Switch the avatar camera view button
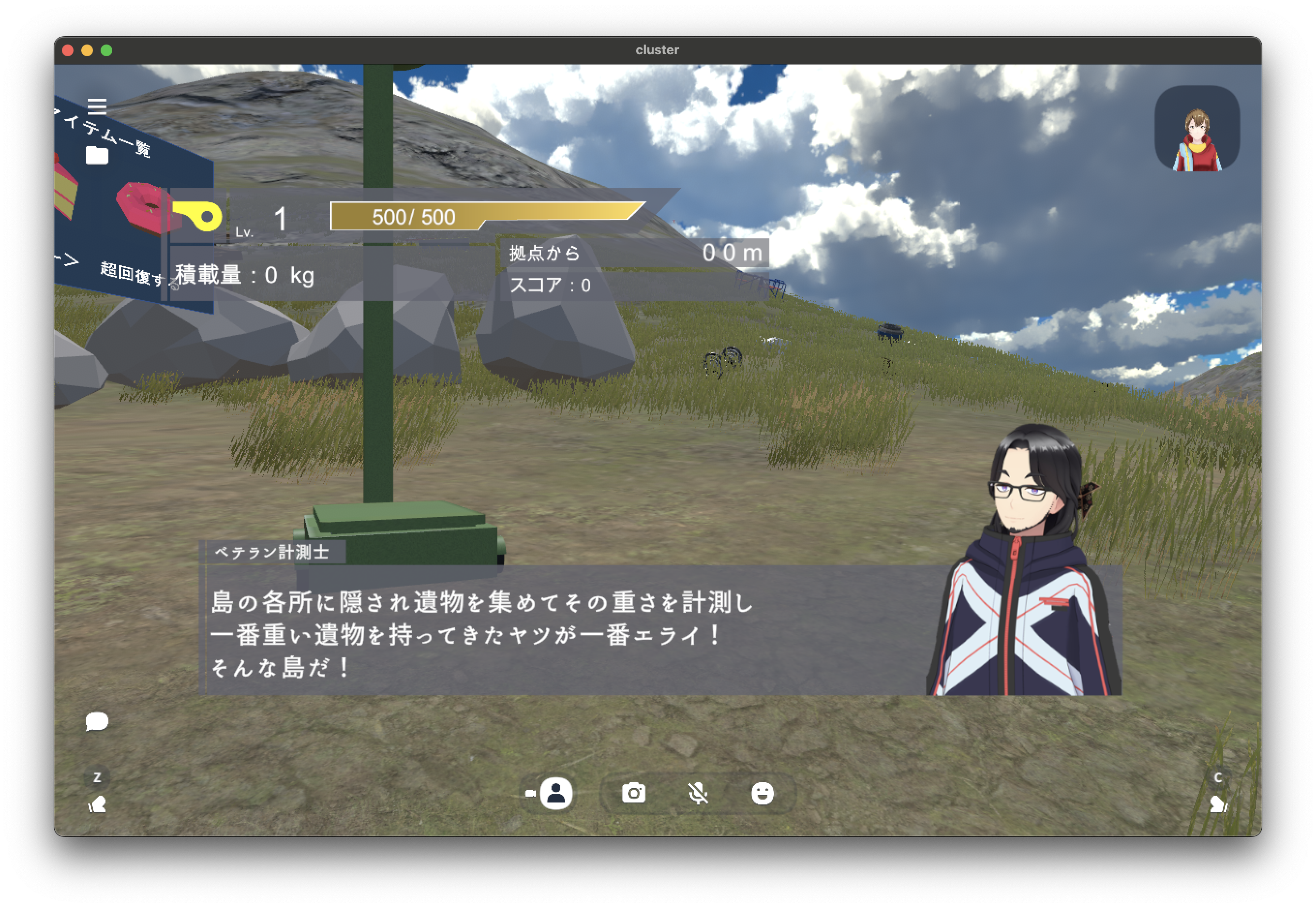The image size is (1316, 908). 555,793
